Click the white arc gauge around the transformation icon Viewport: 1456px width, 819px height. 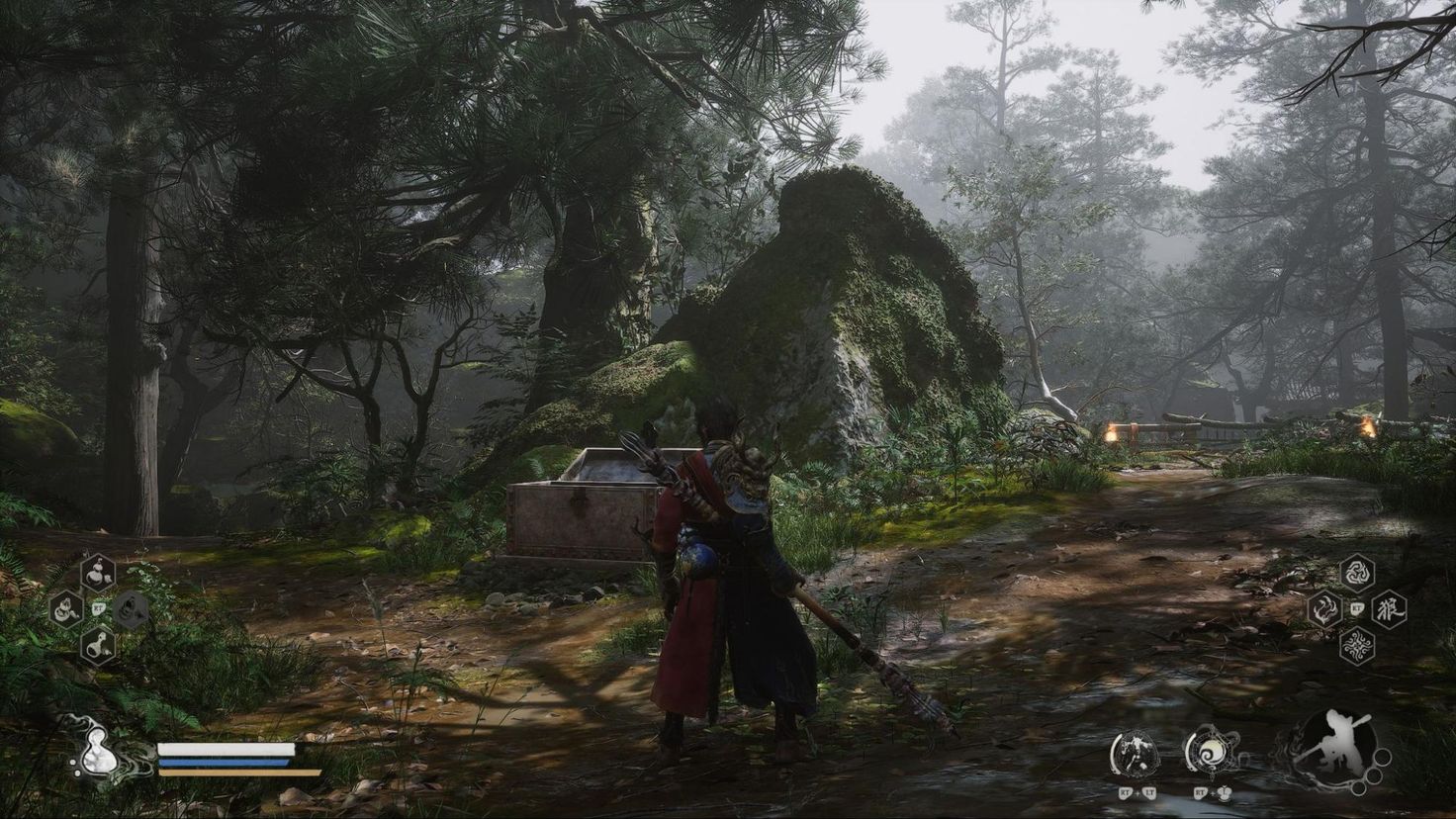tap(1115, 752)
